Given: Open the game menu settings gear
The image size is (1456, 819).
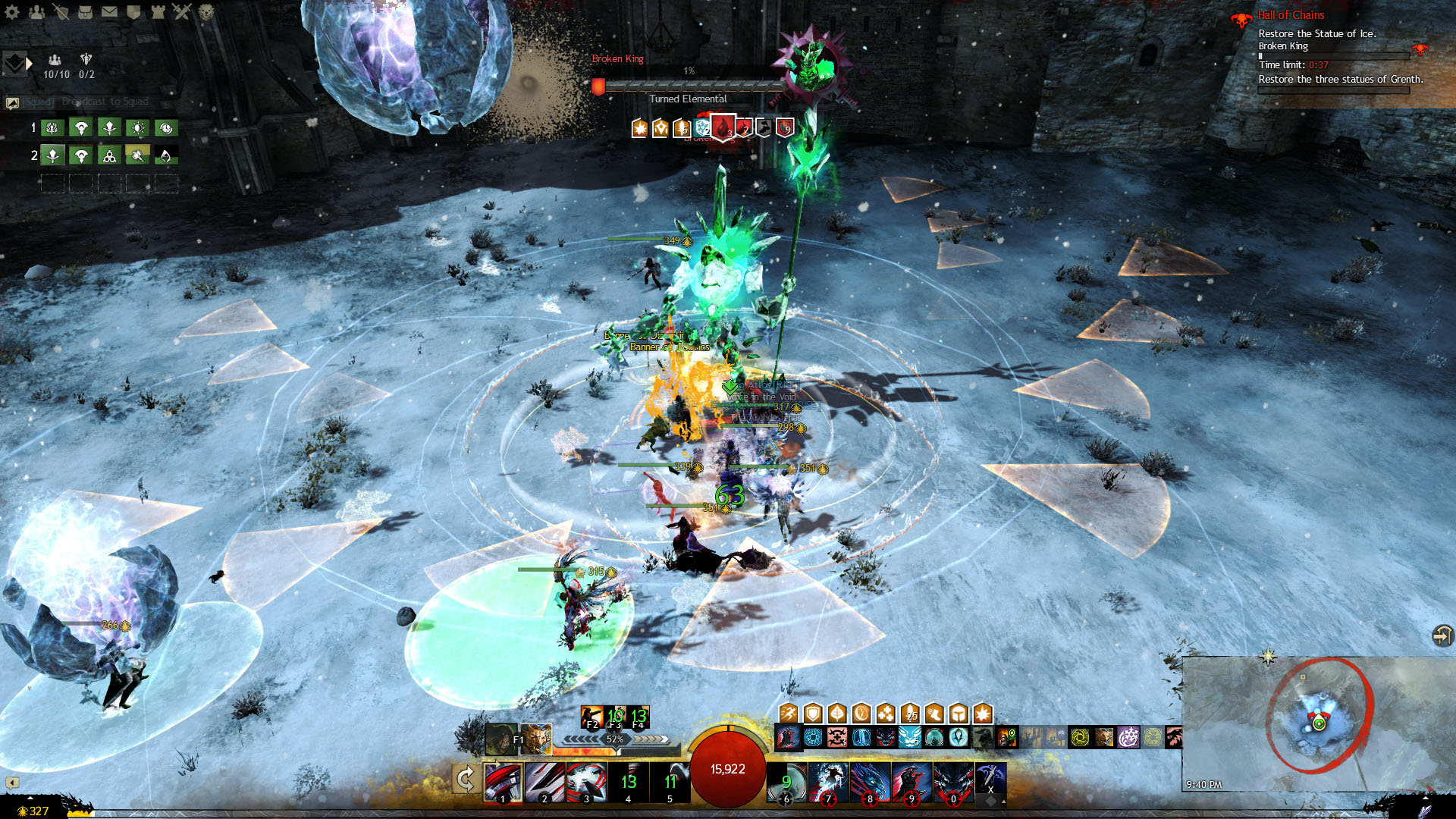Looking at the screenshot, I should tap(12, 12).
